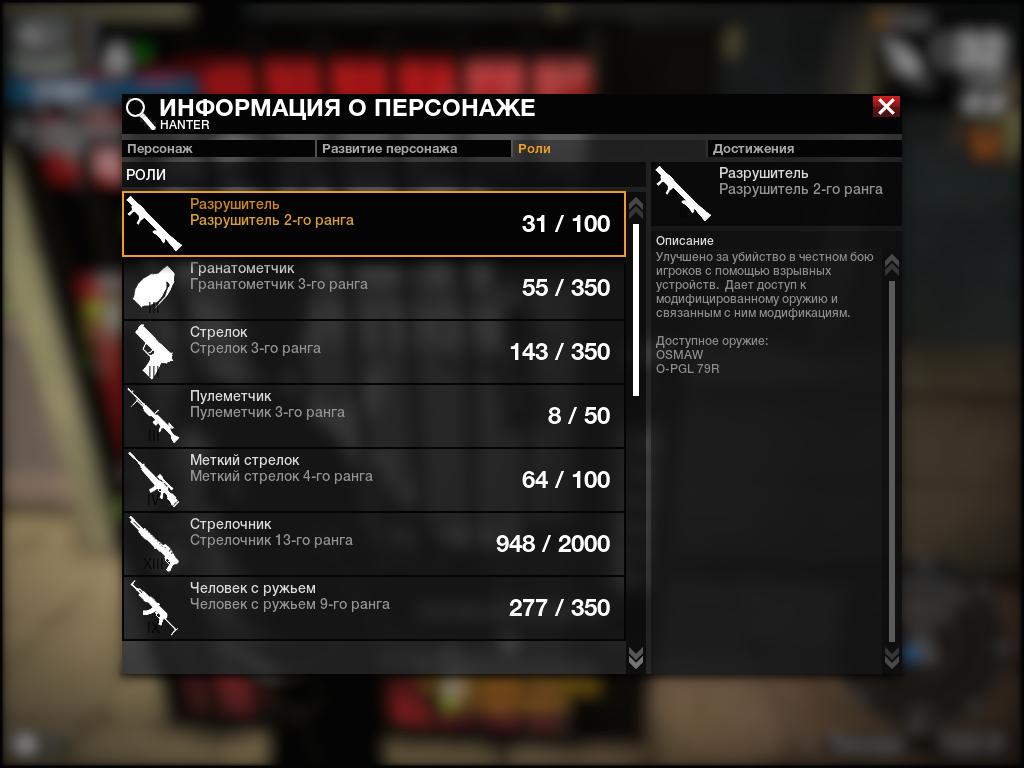Choose the Стрелочник role row
This screenshot has height=768, width=1024.
coord(374,544)
